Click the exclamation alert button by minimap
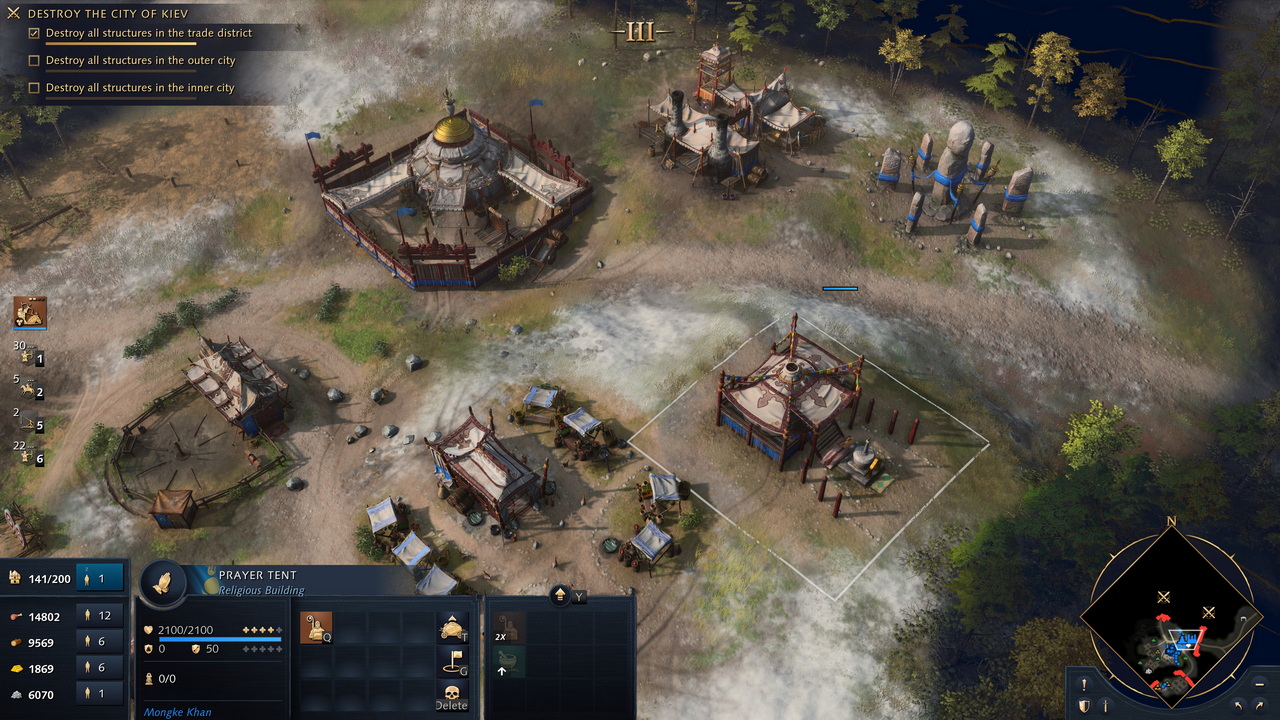Screen dimensions: 1280x720 click(x=1084, y=685)
